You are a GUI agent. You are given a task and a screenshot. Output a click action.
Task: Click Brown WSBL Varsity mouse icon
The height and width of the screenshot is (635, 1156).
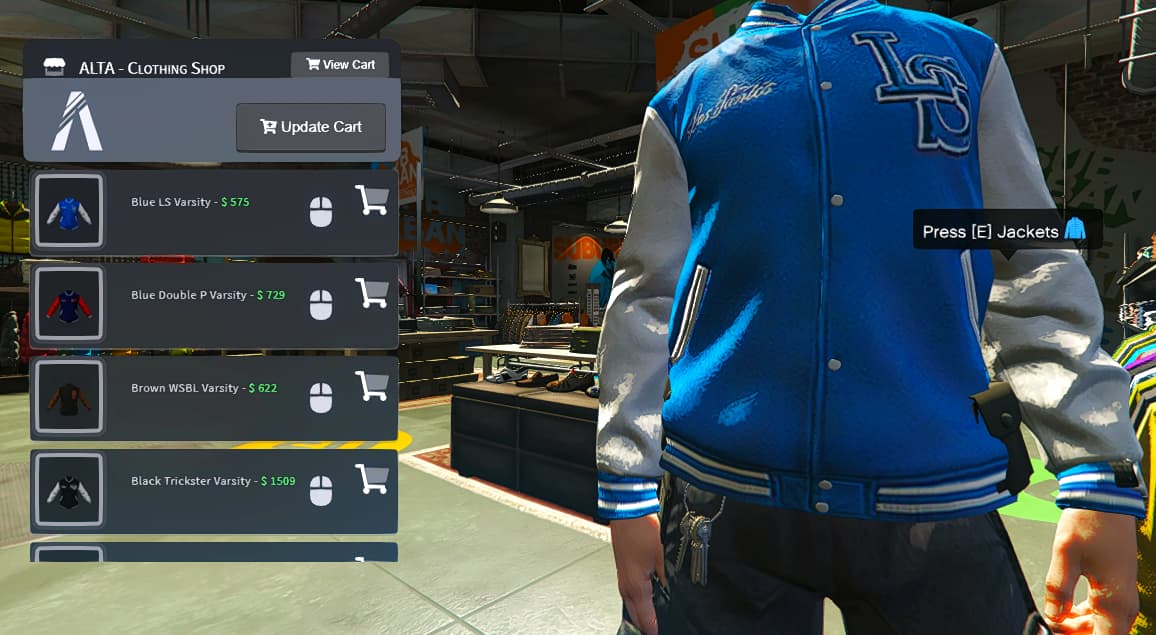pyautogui.click(x=320, y=398)
